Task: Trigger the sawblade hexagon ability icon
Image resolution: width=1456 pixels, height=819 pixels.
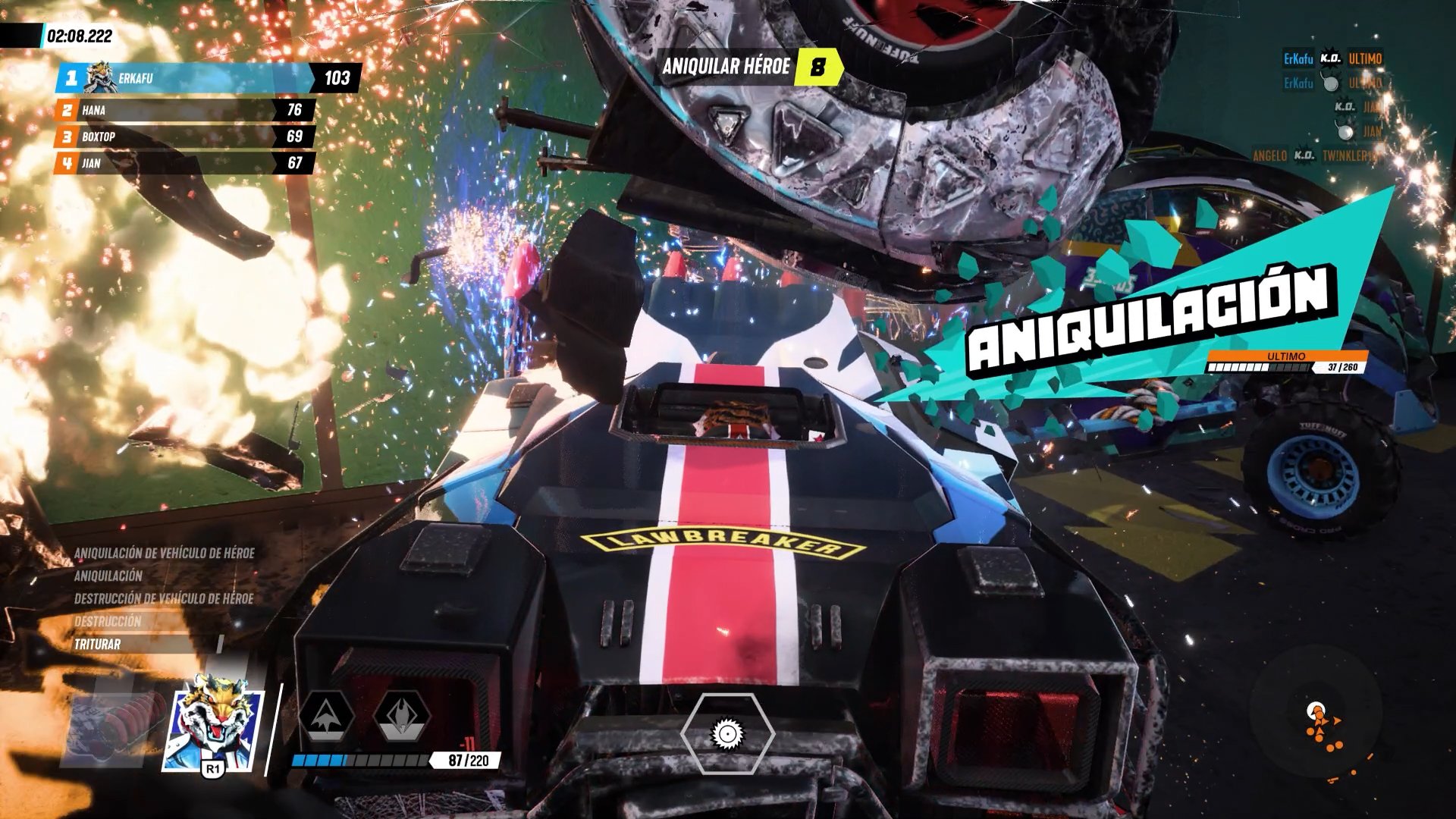Action: tap(727, 733)
